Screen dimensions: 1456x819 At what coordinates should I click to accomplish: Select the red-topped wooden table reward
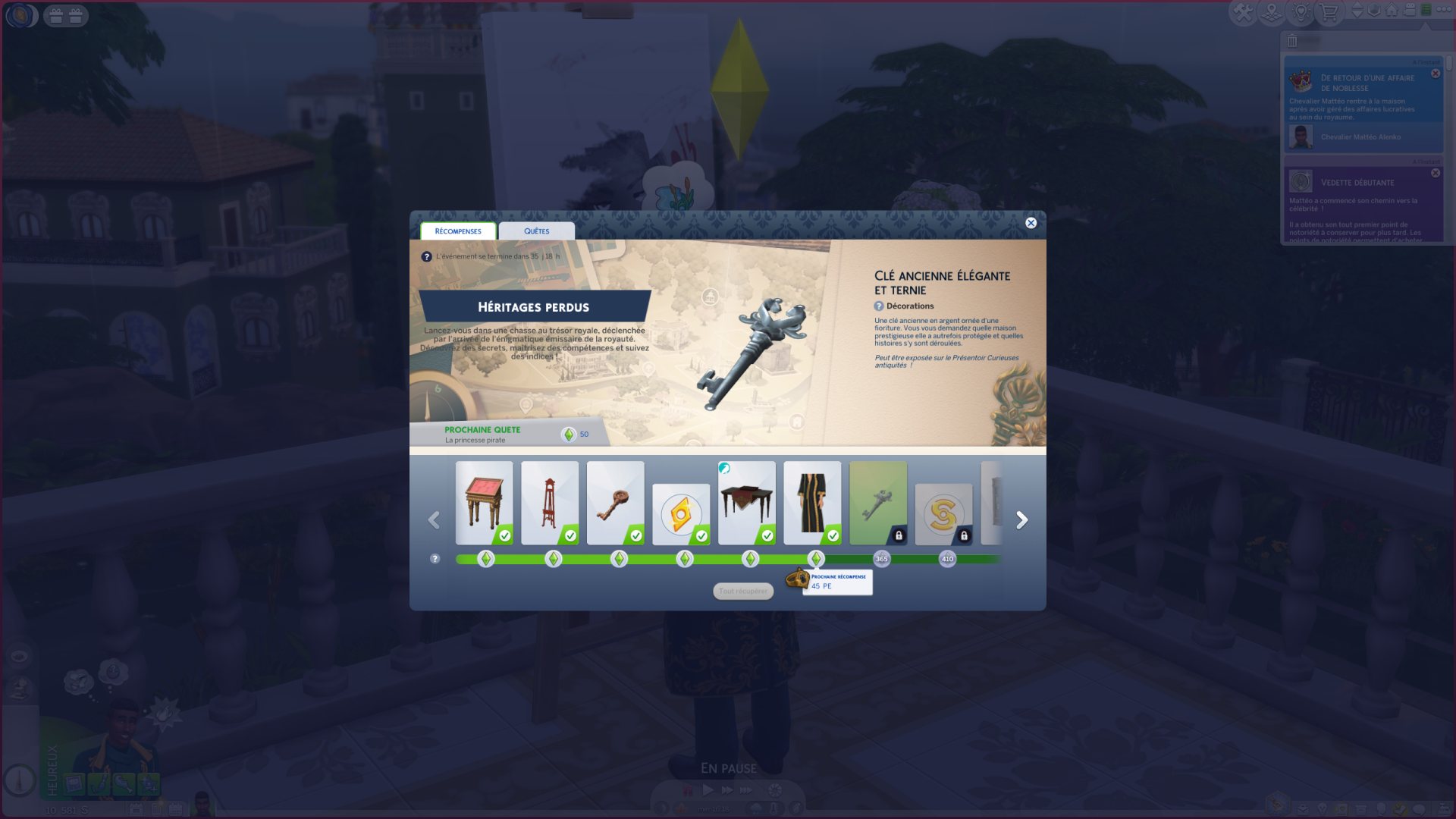point(484,503)
